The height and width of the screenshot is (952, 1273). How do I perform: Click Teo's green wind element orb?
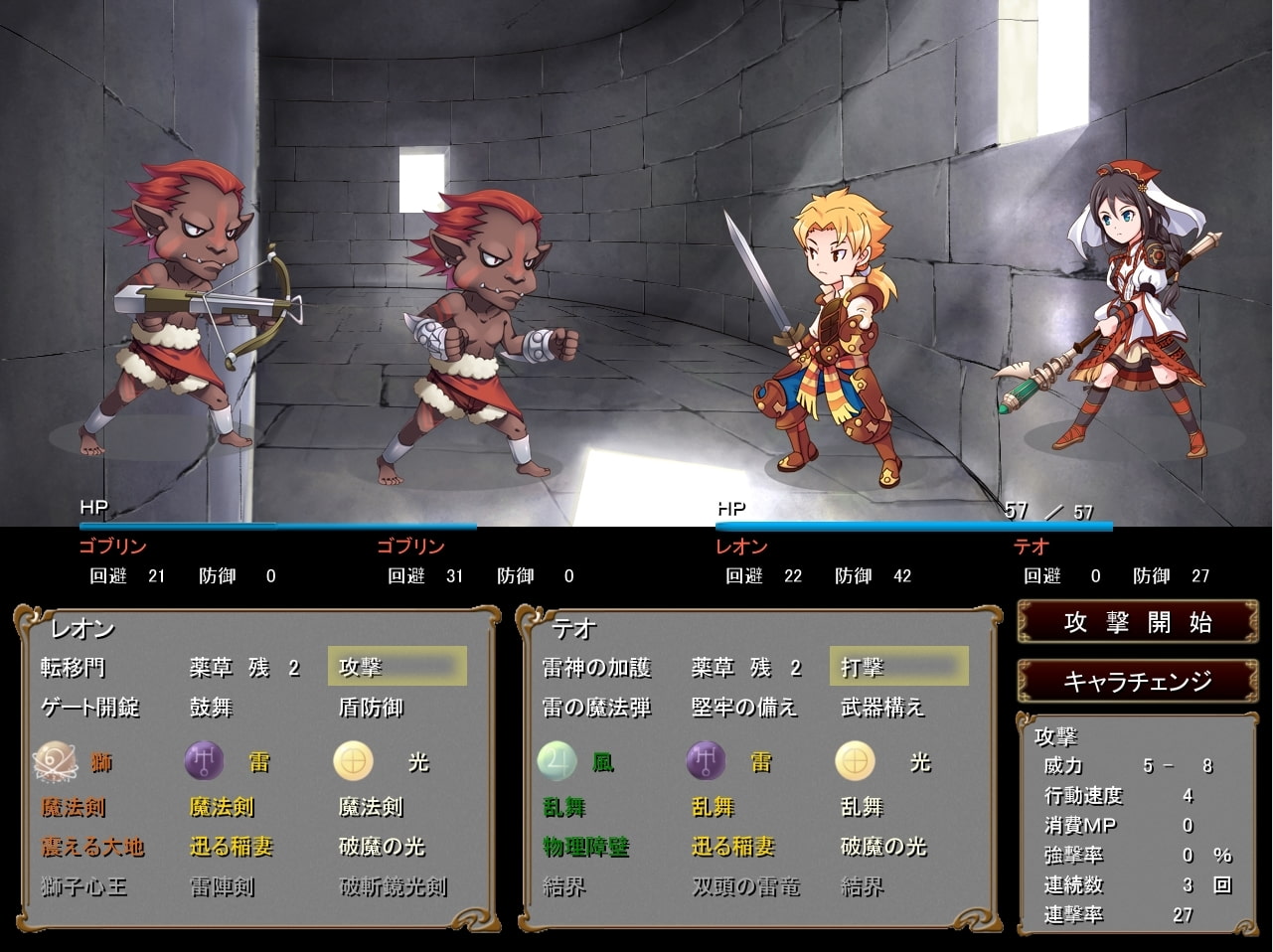[x=557, y=762]
